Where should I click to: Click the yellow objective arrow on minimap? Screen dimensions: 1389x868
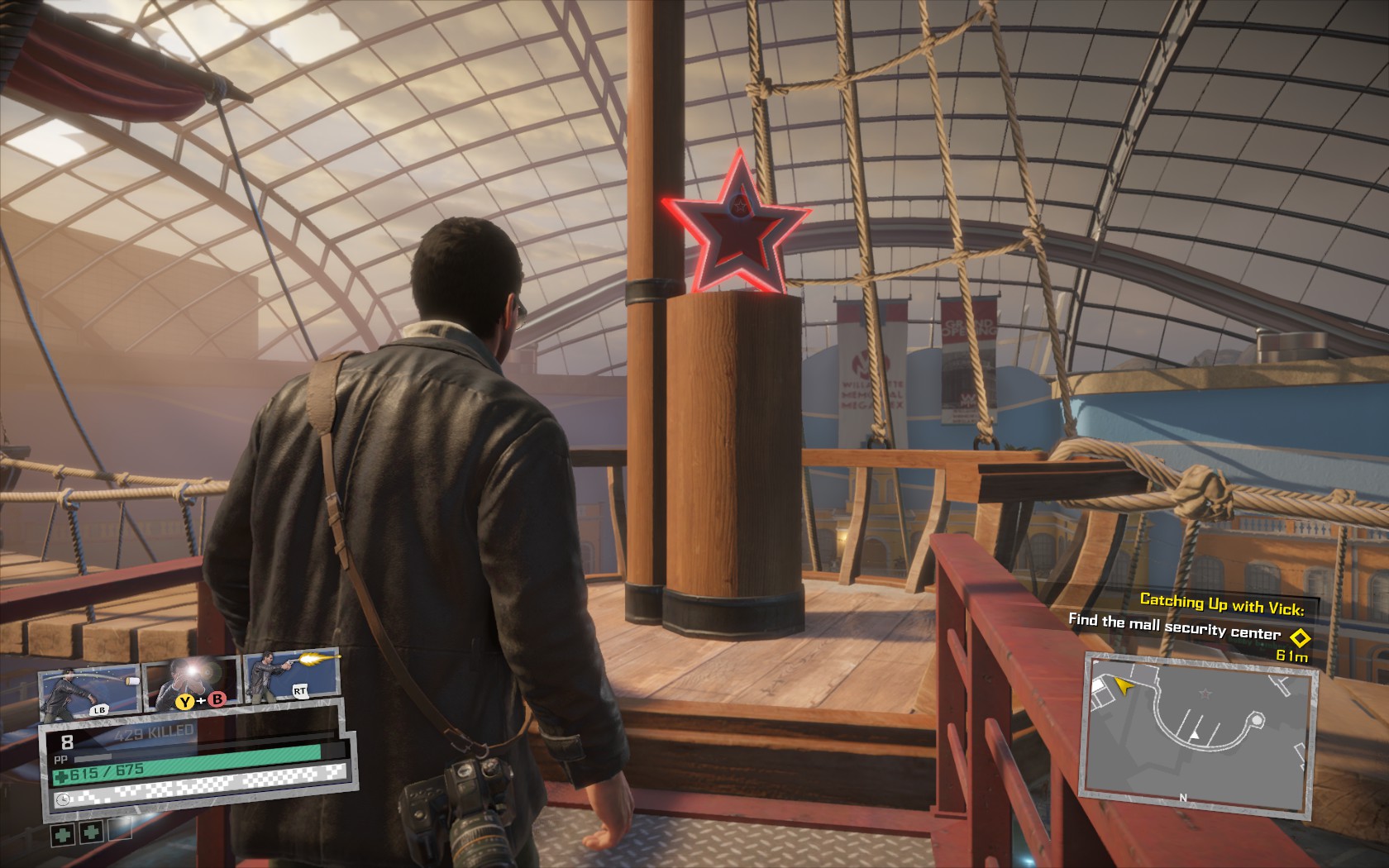click(x=1122, y=684)
